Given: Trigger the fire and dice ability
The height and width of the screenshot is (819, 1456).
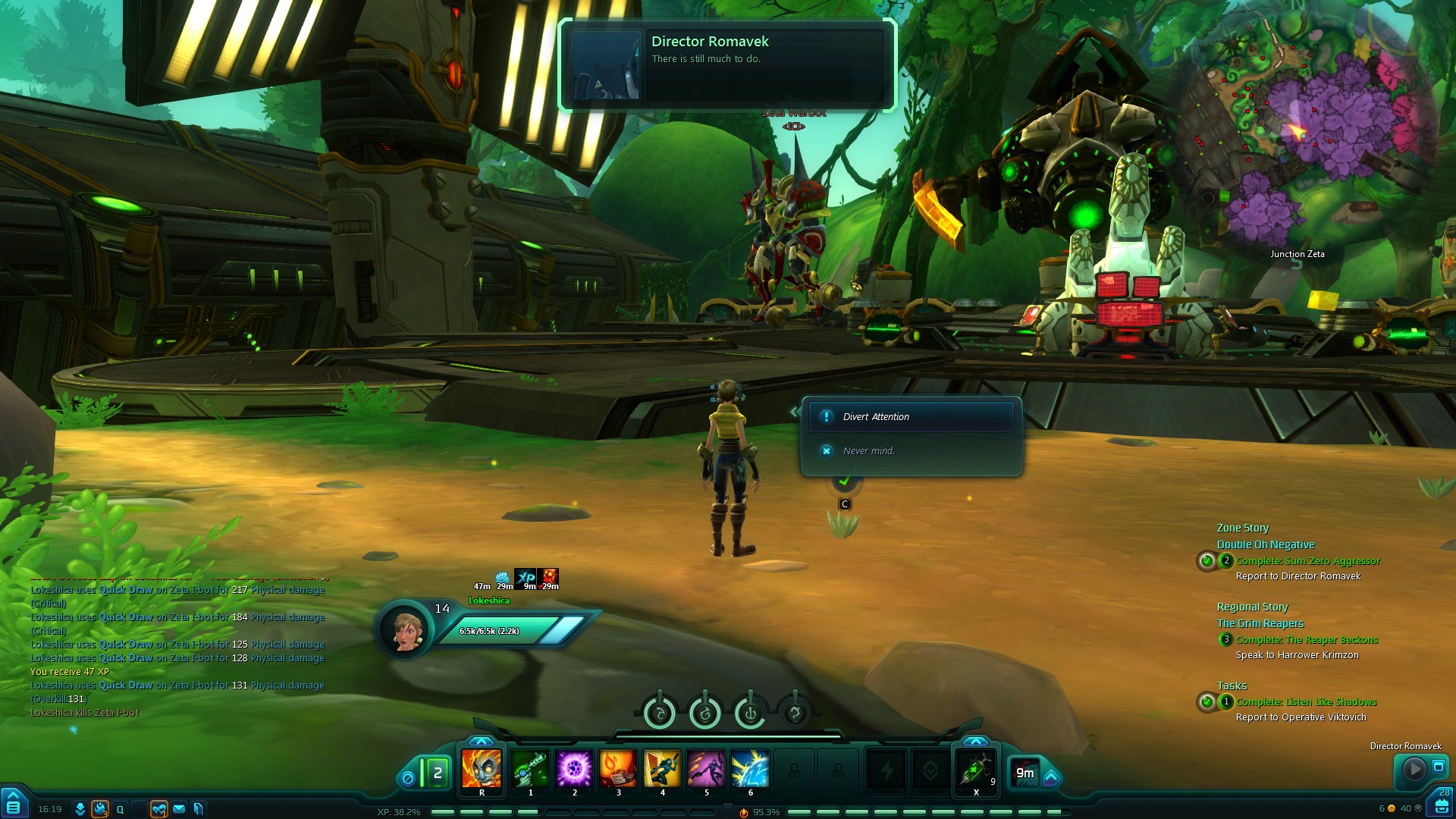Looking at the screenshot, I should pyautogui.click(x=618, y=769).
